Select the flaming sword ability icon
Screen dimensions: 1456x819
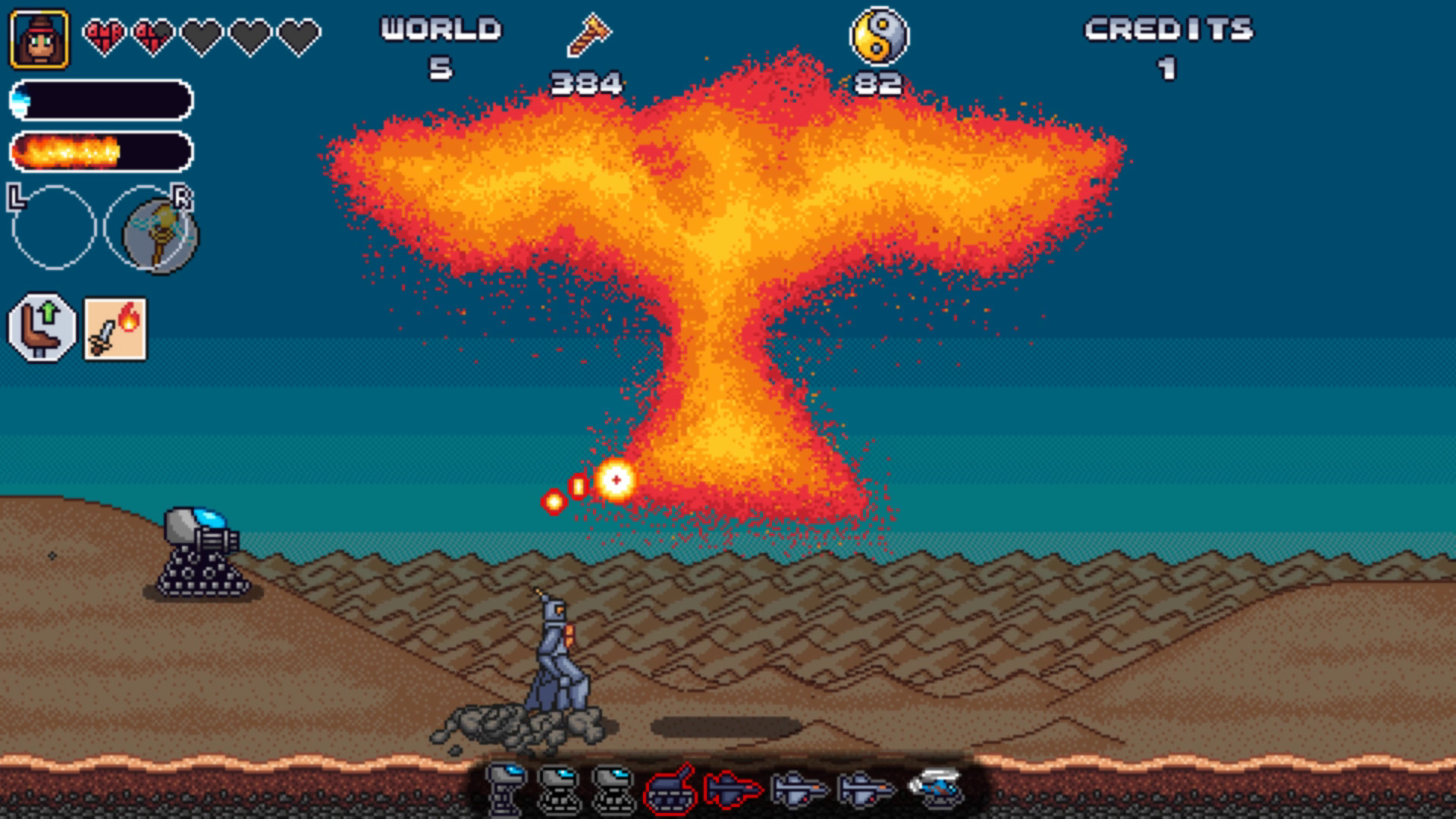pyautogui.click(x=115, y=328)
